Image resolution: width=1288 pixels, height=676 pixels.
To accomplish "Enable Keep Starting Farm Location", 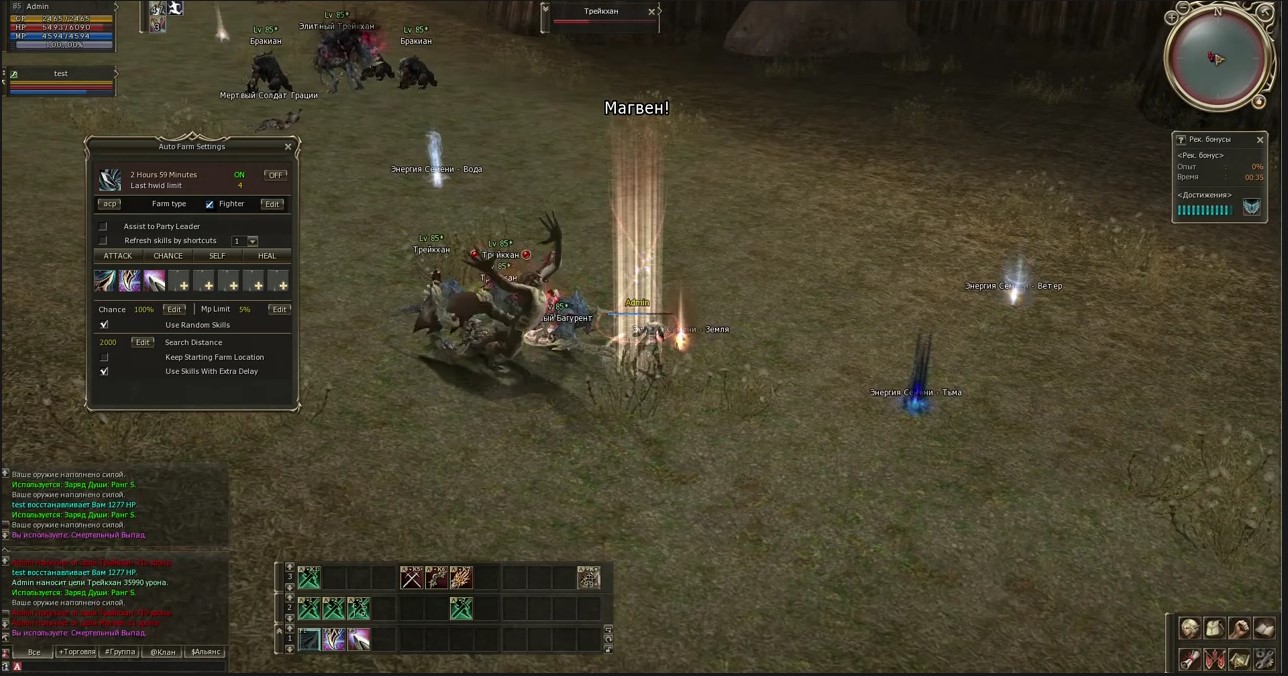I will [x=104, y=357].
